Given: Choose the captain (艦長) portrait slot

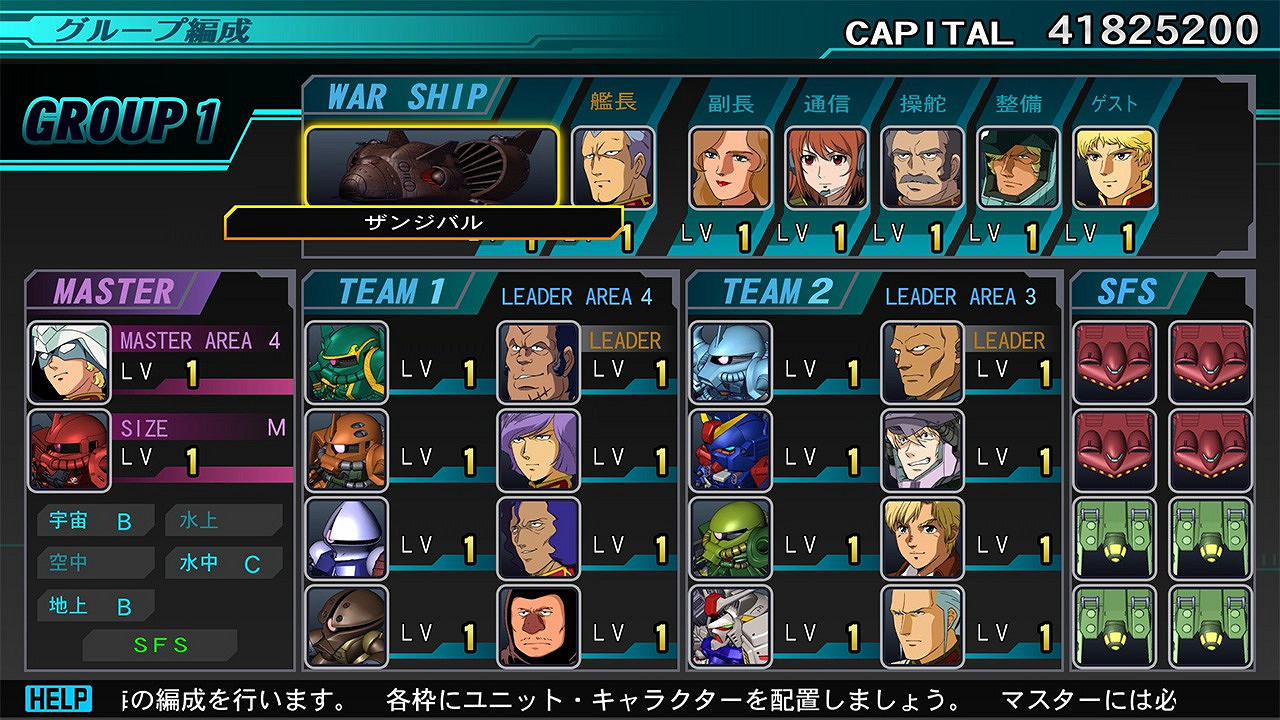Looking at the screenshot, I should coord(613,167).
